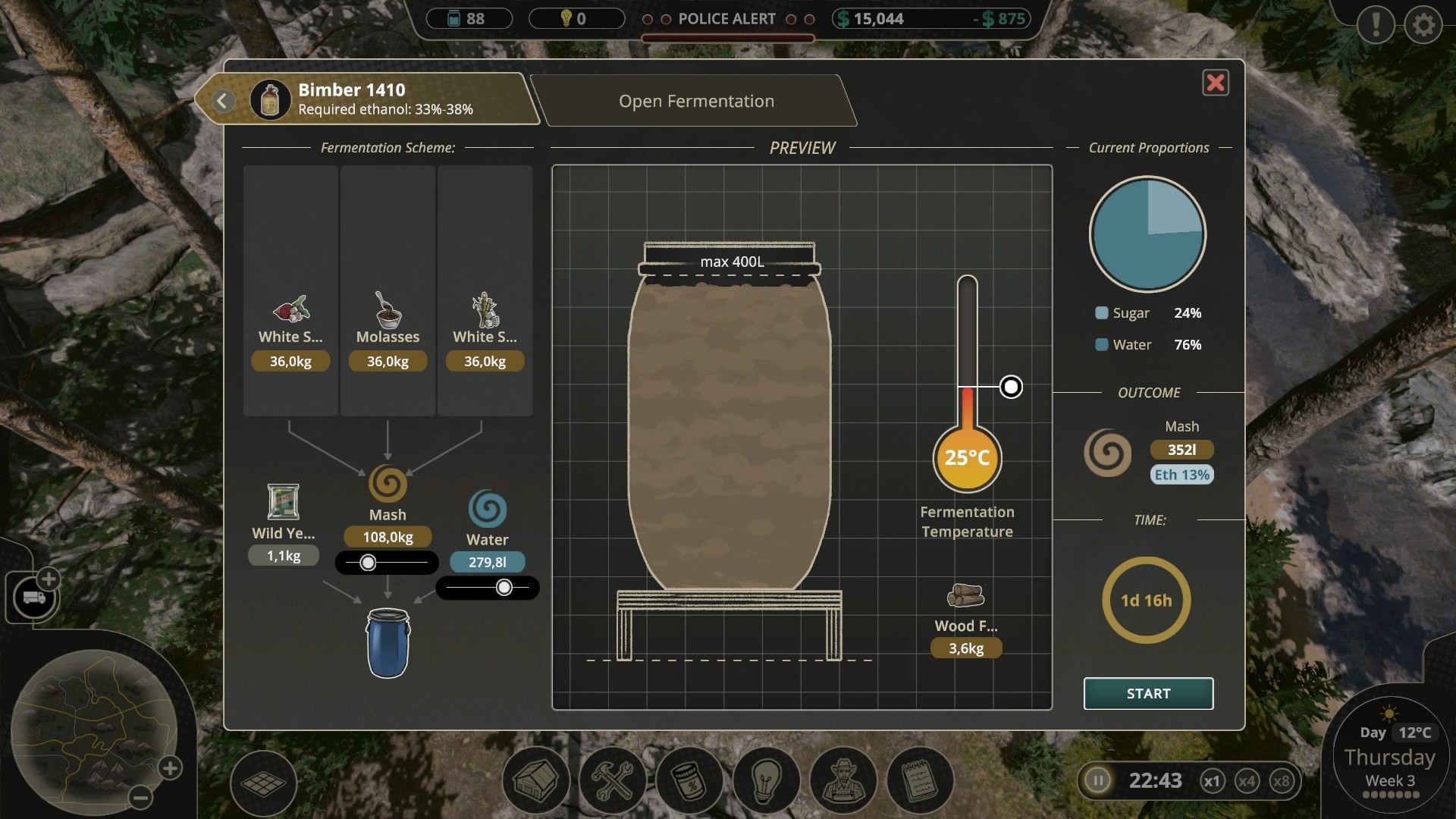Start the fermentation with the START button
1456x819 pixels.
click(1148, 693)
